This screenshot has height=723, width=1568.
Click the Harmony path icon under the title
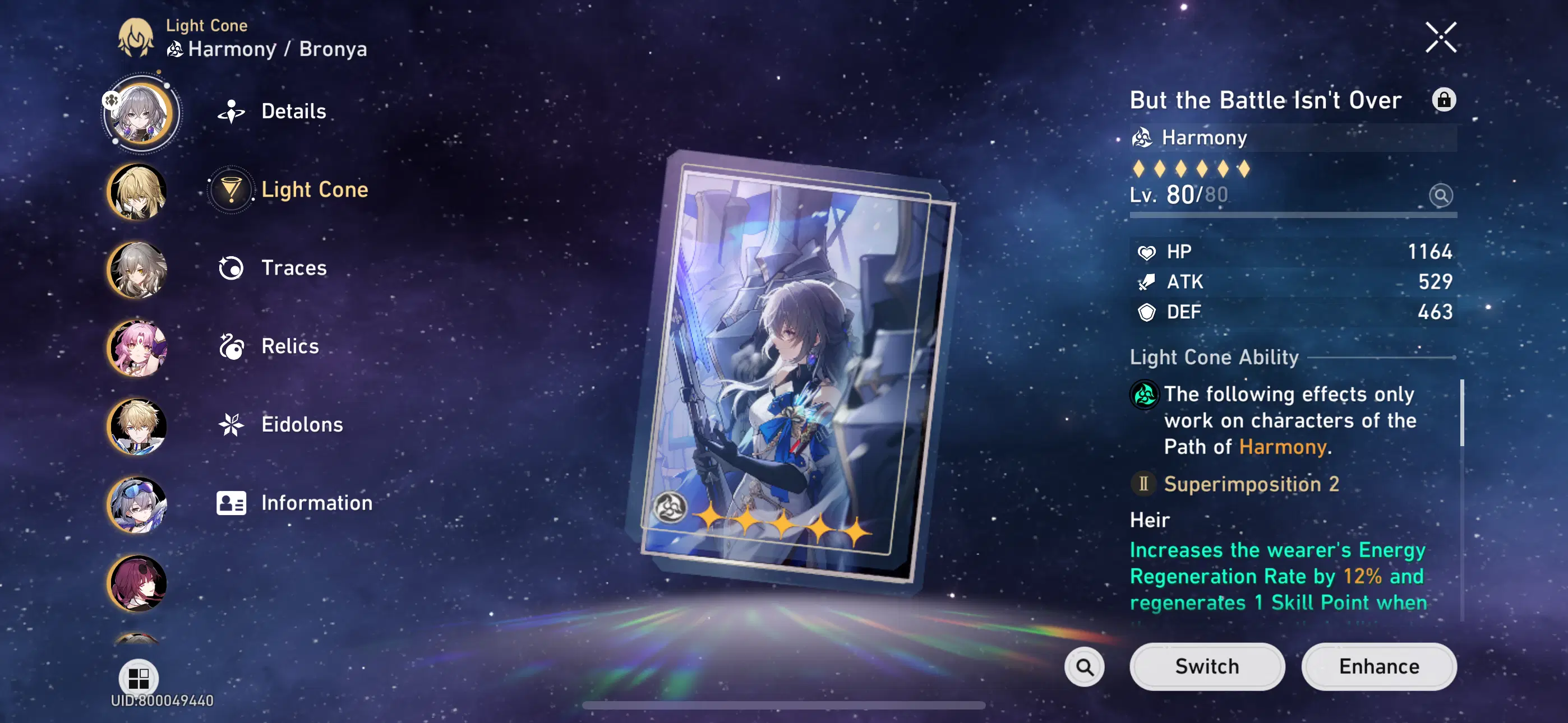click(x=1142, y=137)
